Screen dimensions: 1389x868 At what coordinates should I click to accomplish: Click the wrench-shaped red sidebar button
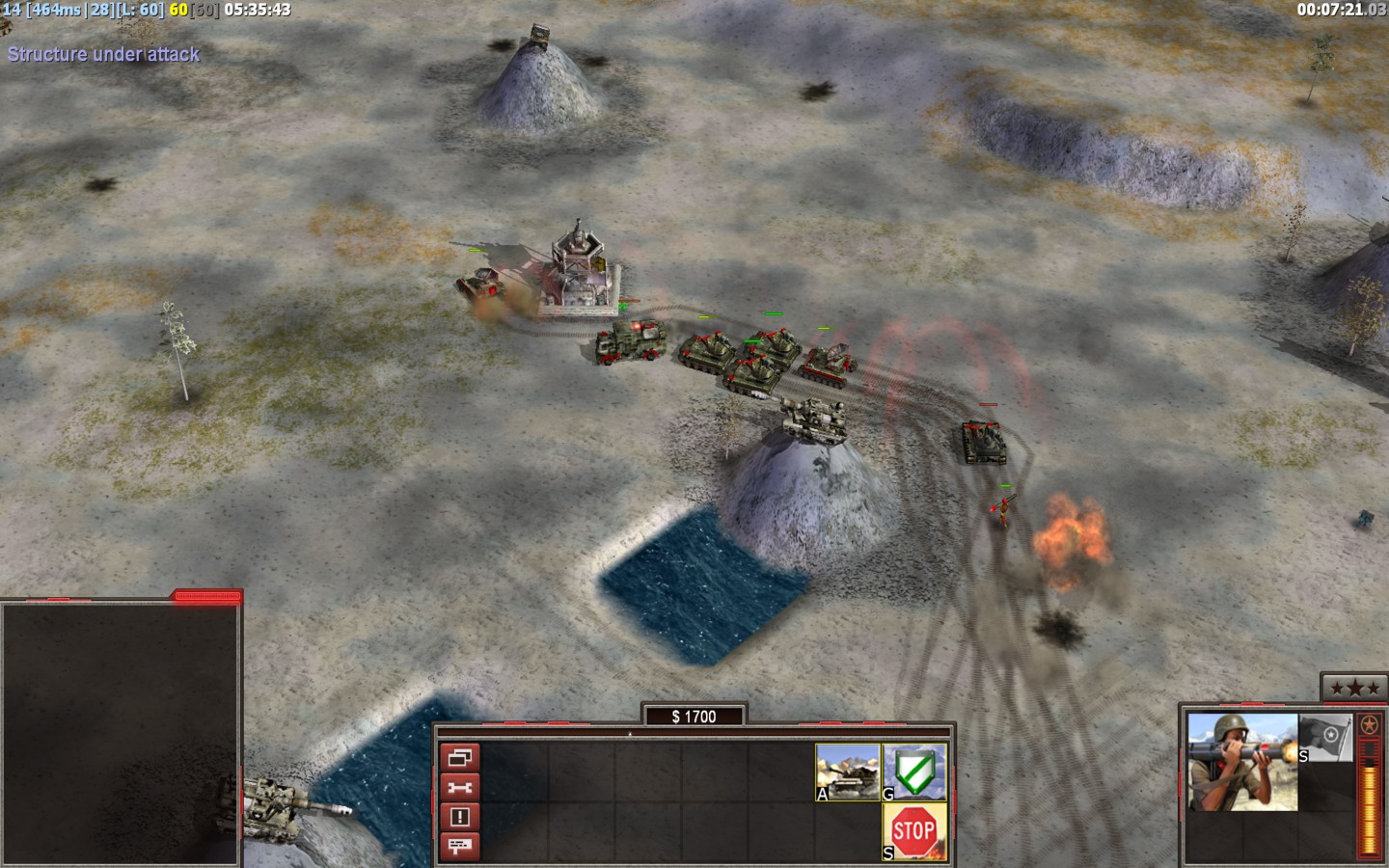click(x=460, y=787)
